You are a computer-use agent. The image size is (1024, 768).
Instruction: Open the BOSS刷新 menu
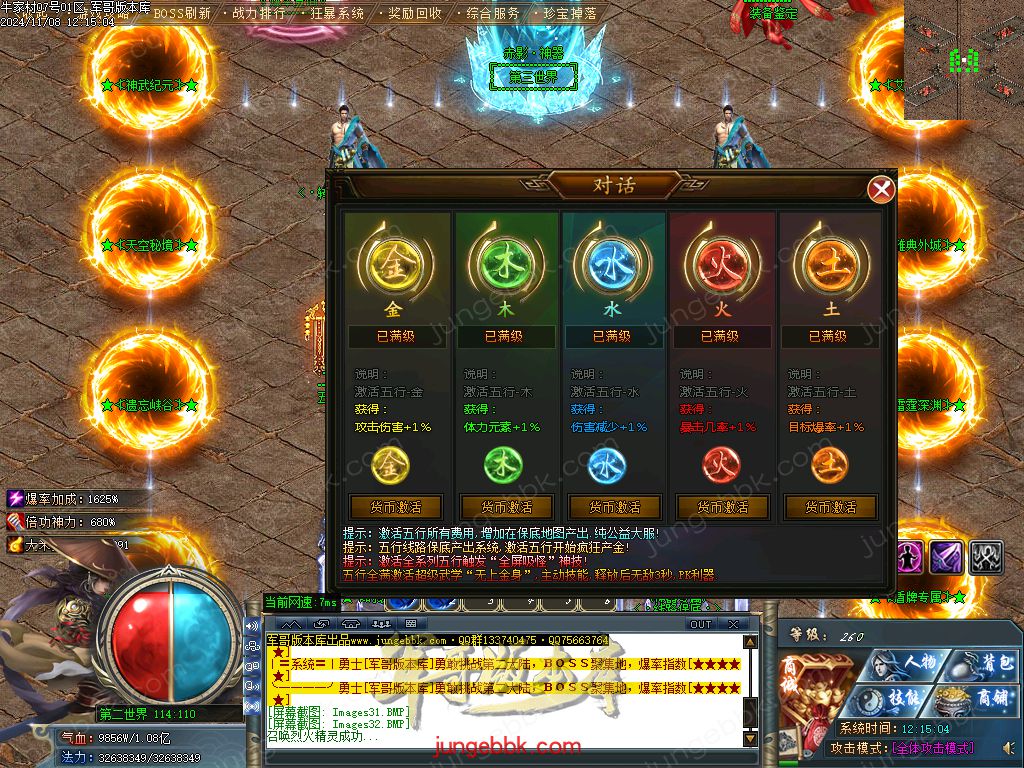(182, 14)
